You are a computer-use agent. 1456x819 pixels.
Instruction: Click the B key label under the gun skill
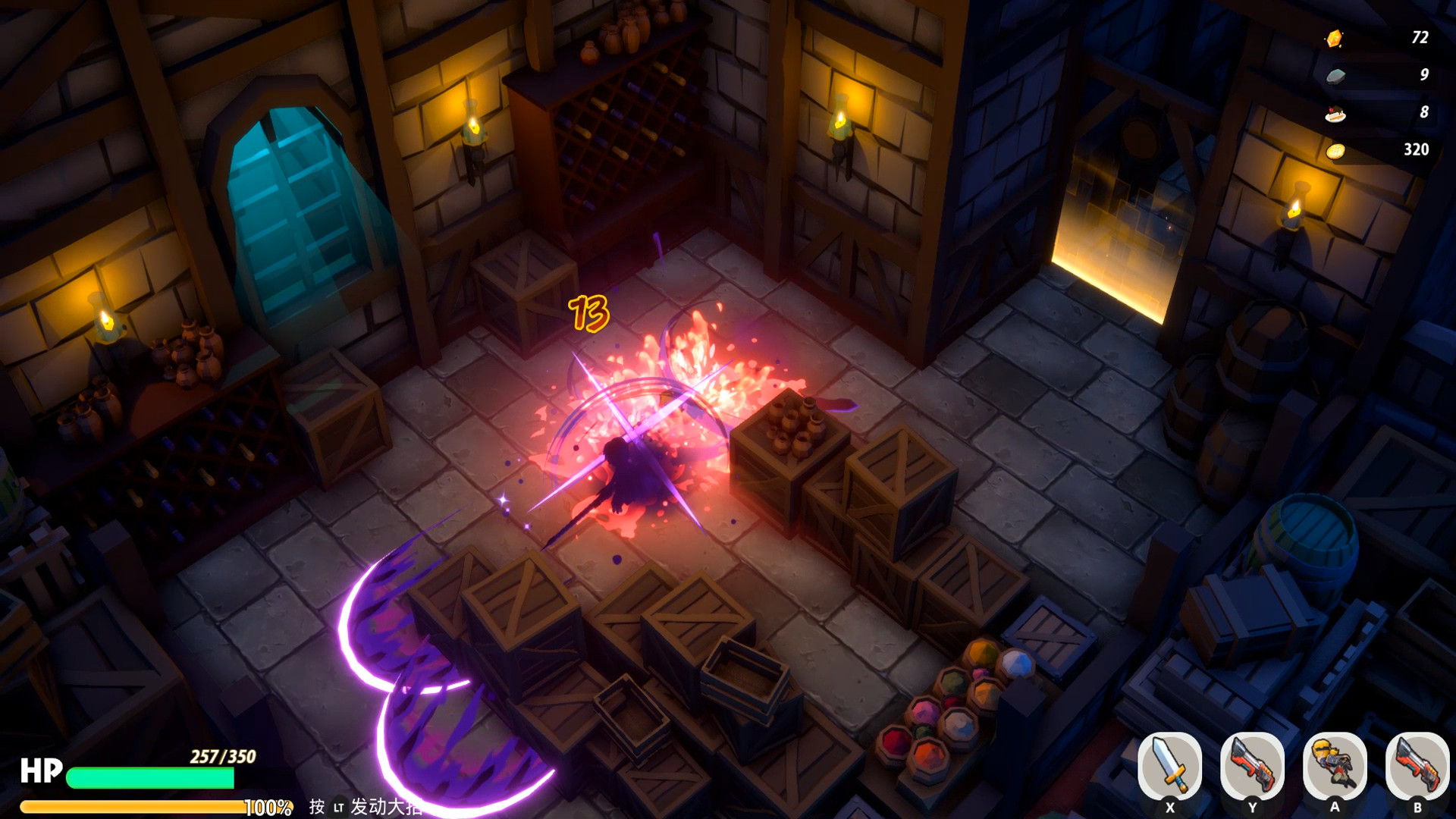point(1418,806)
